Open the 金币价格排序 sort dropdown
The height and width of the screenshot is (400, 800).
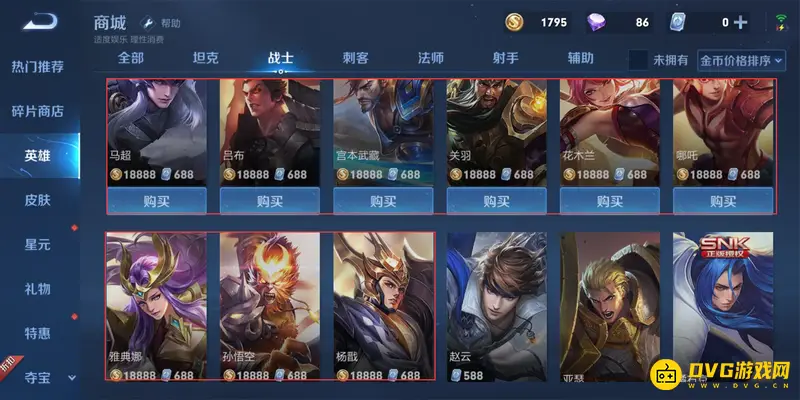click(728, 60)
